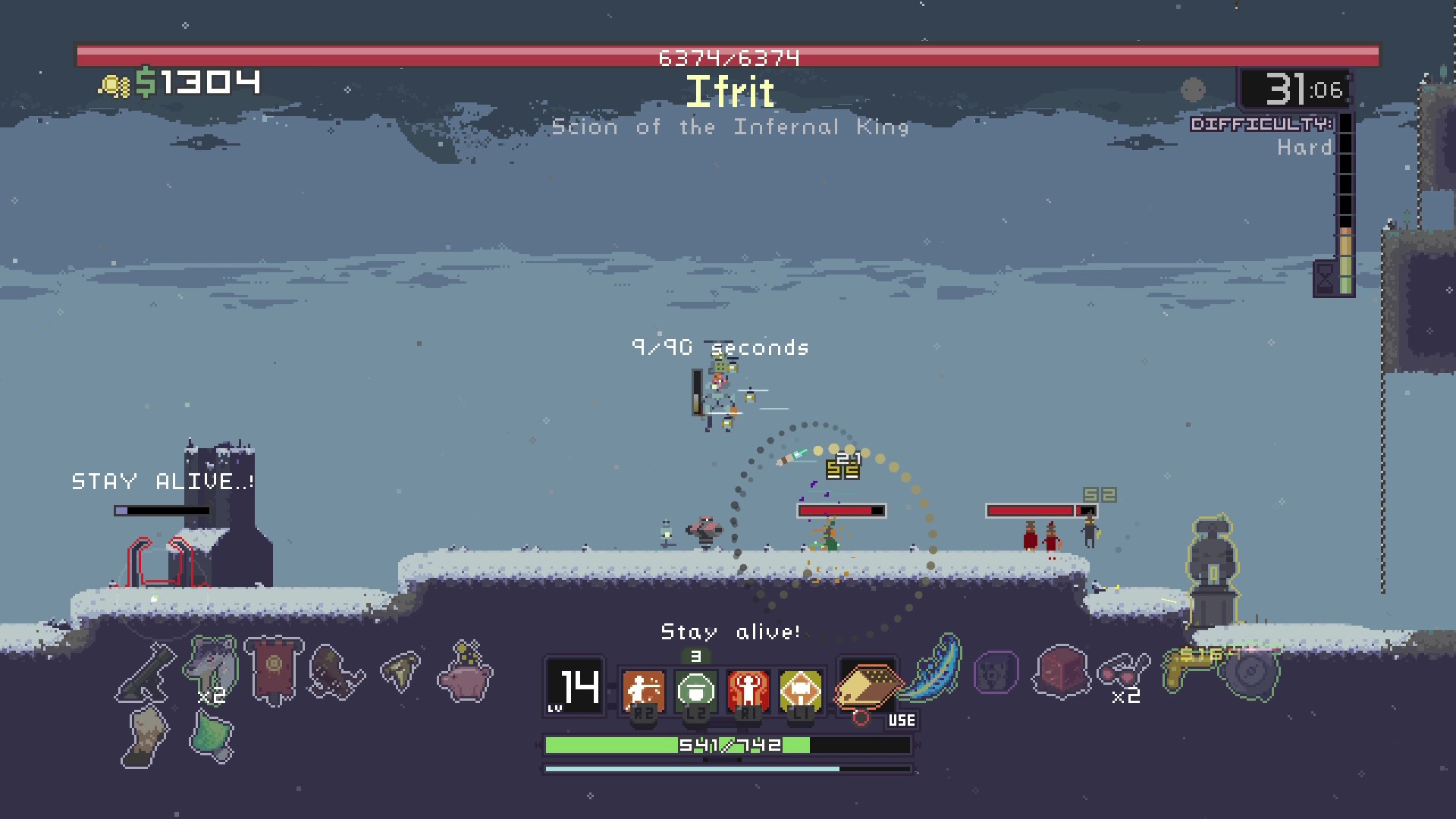Viewport: 1456px width, 819px height.
Task: Click the wolf head item icon
Action: (209, 667)
